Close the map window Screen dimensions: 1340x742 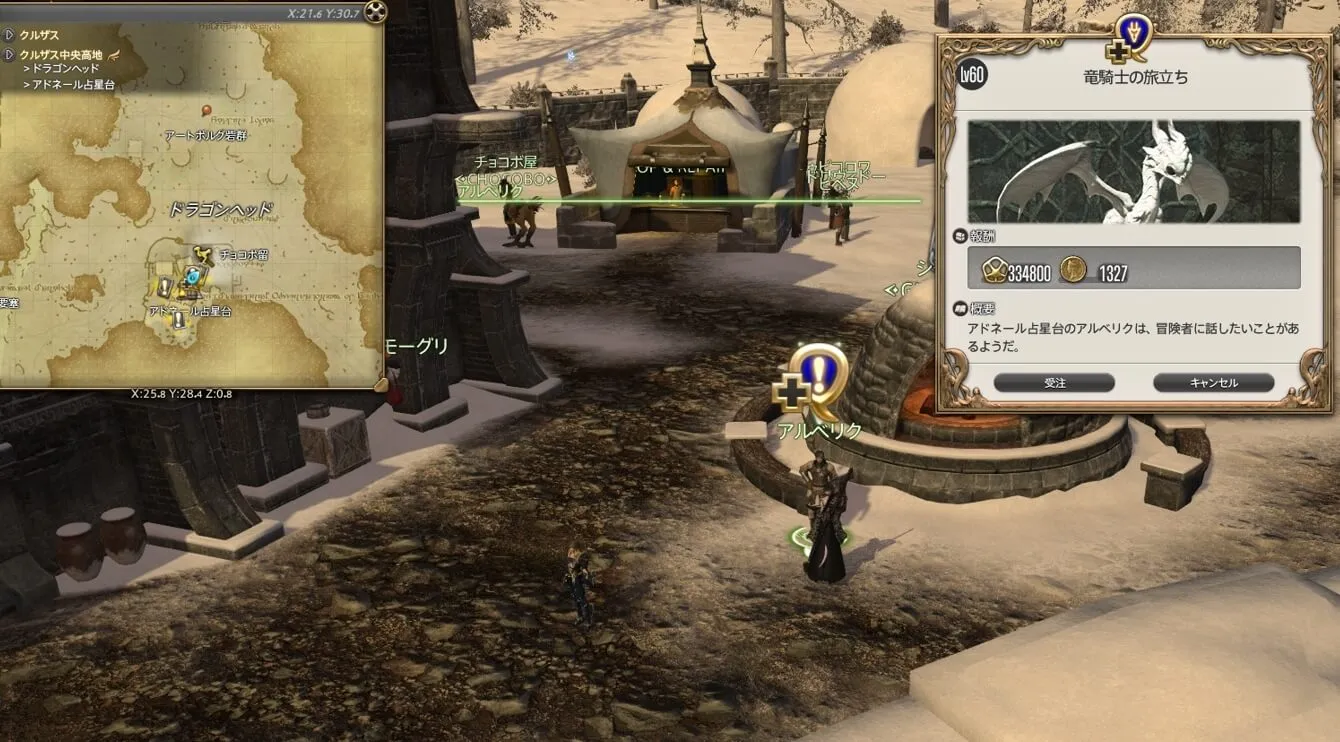(x=375, y=12)
